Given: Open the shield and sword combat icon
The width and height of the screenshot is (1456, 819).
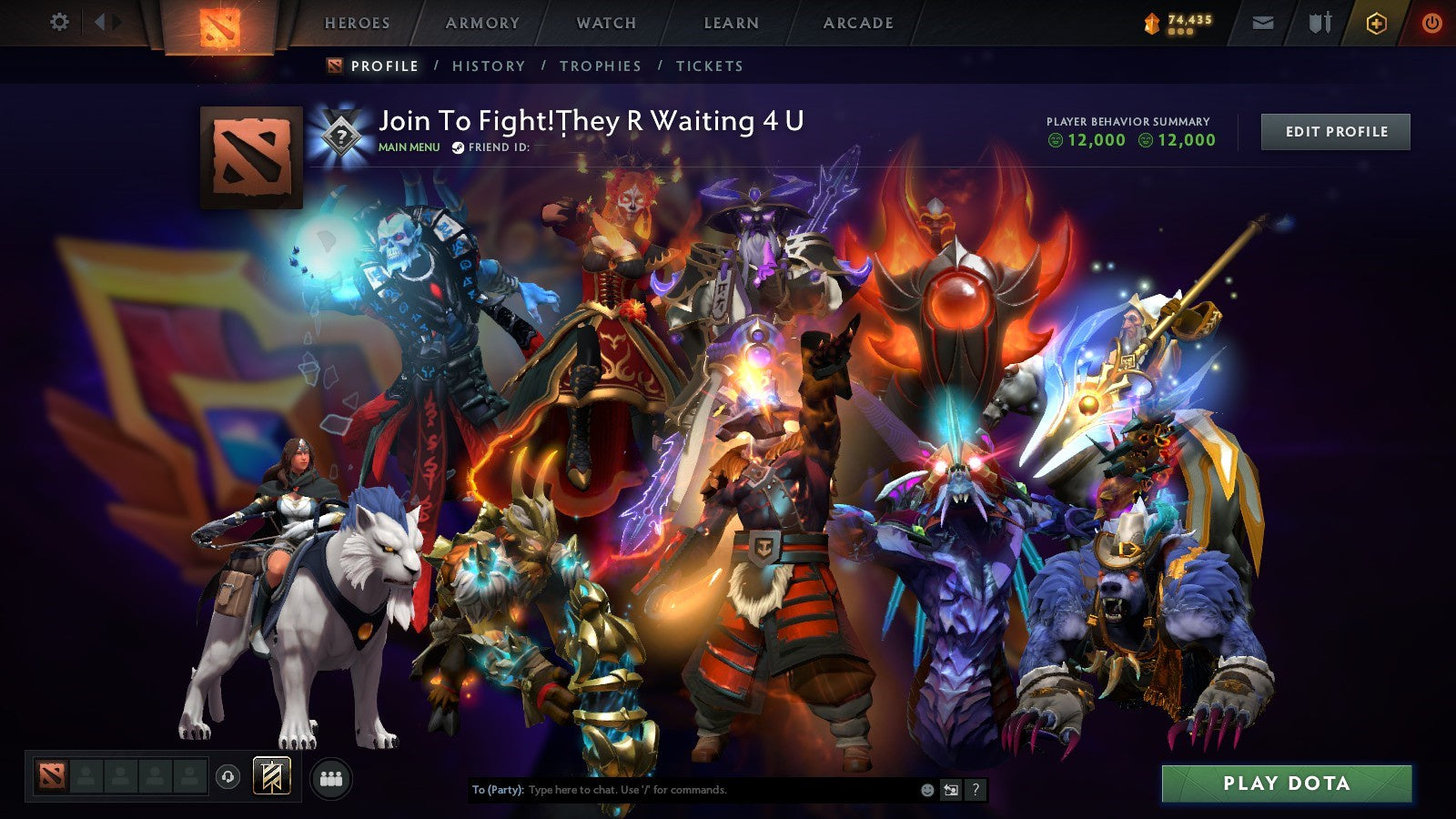Looking at the screenshot, I should [1320, 23].
